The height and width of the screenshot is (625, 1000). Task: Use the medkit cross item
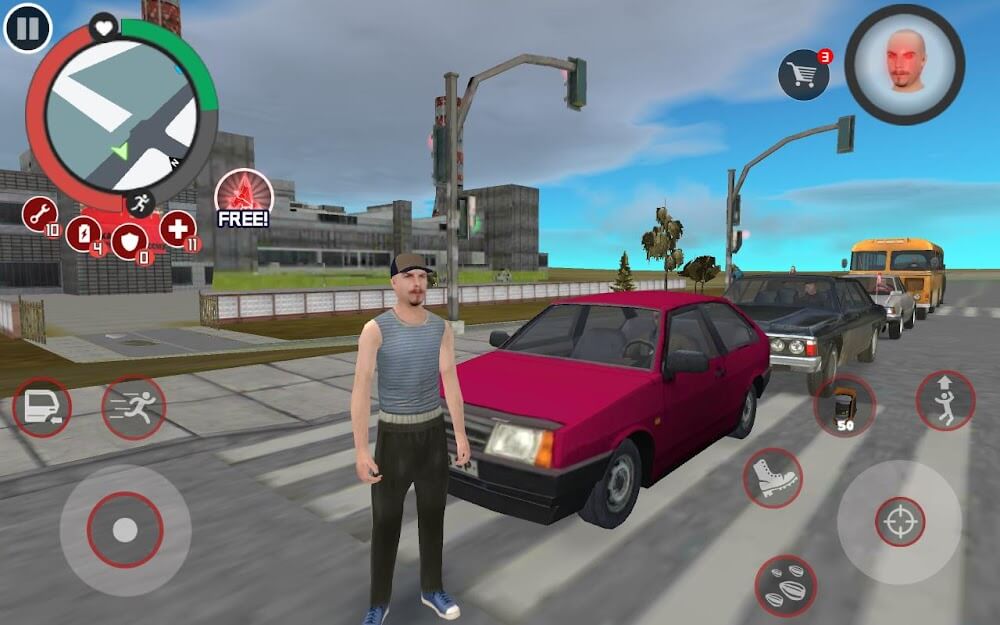click(178, 229)
